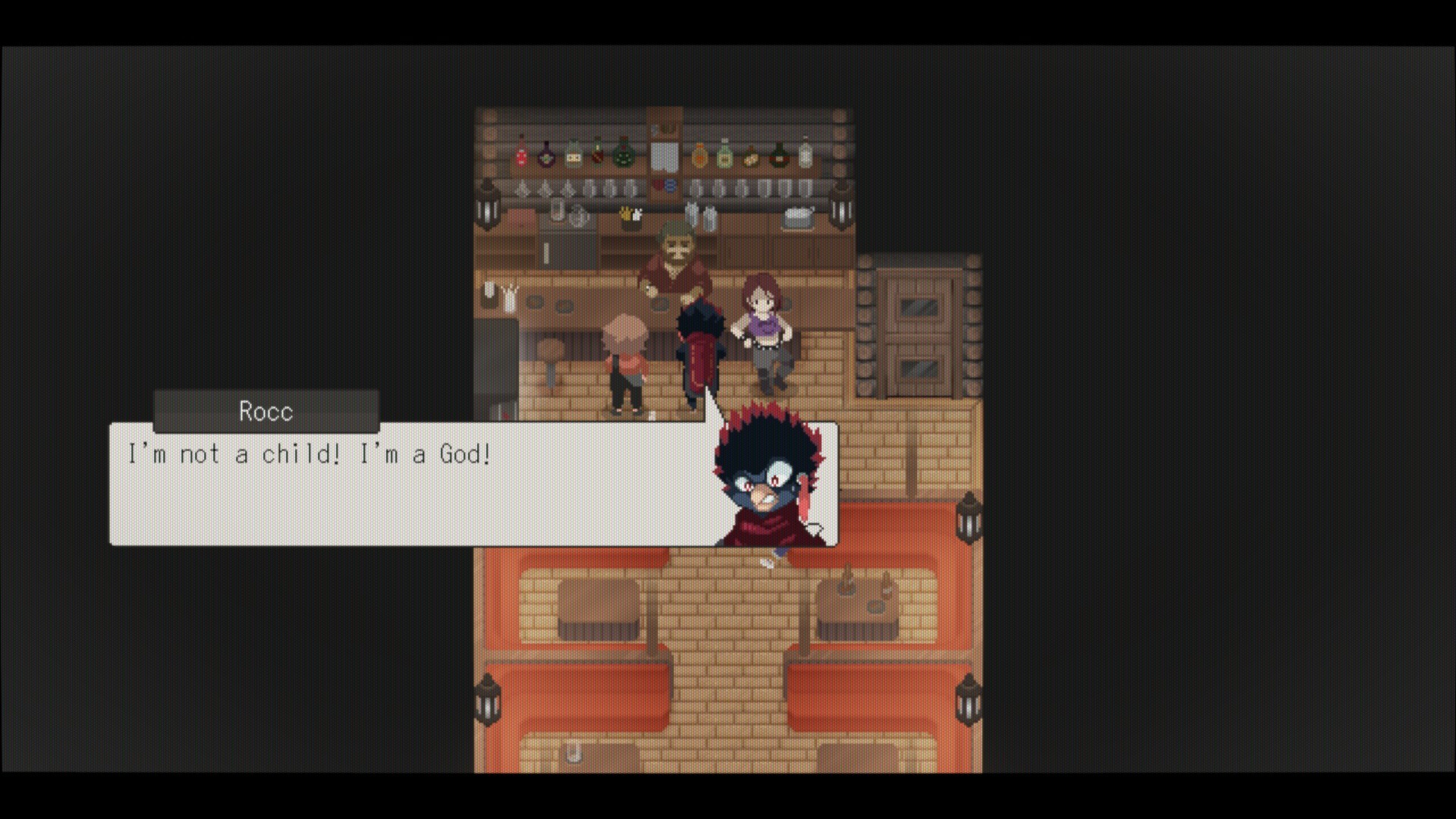
Task: Click the red and blue glasses on the middle shelf
Action: coord(664,184)
